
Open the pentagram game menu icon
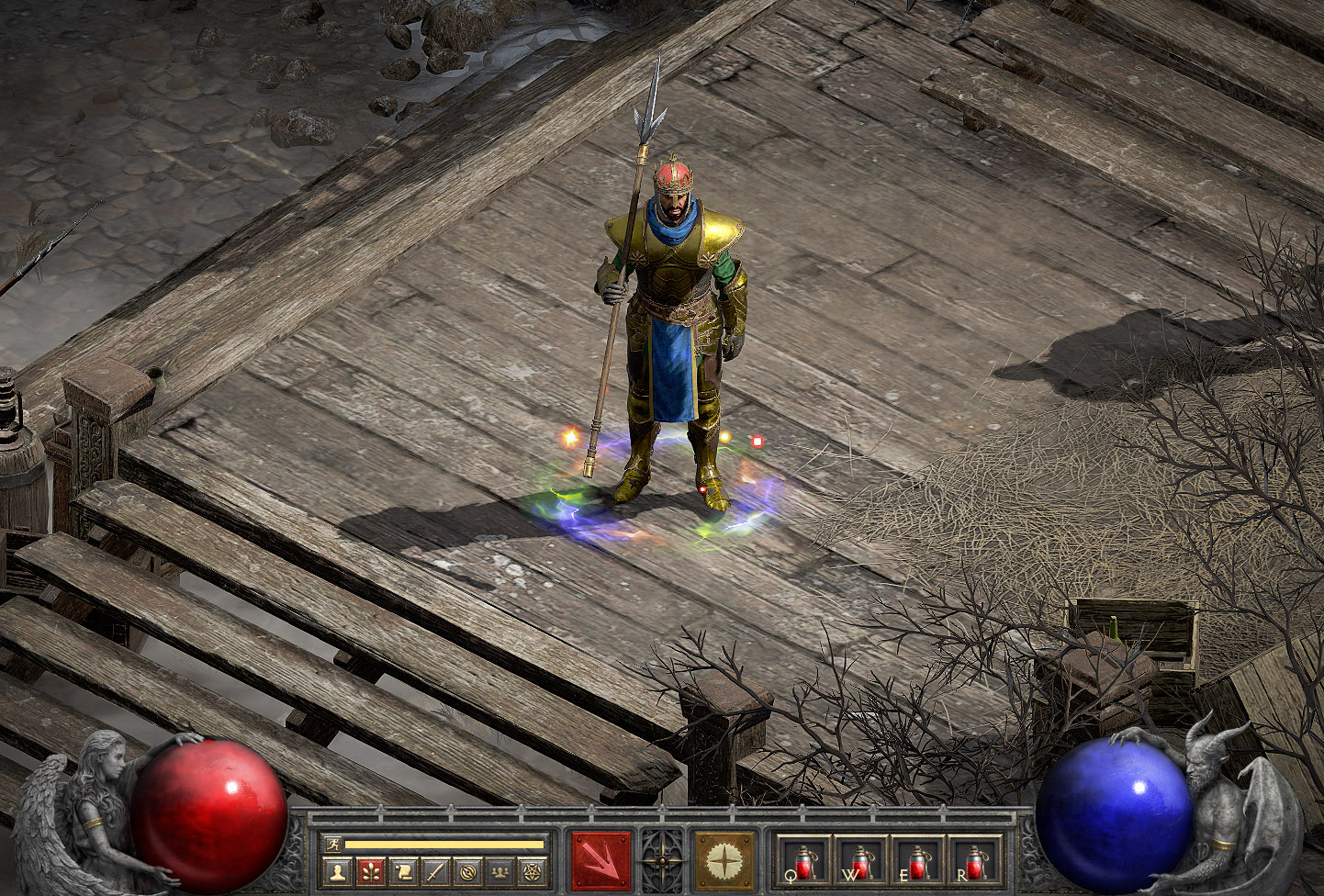pyautogui.click(x=532, y=871)
